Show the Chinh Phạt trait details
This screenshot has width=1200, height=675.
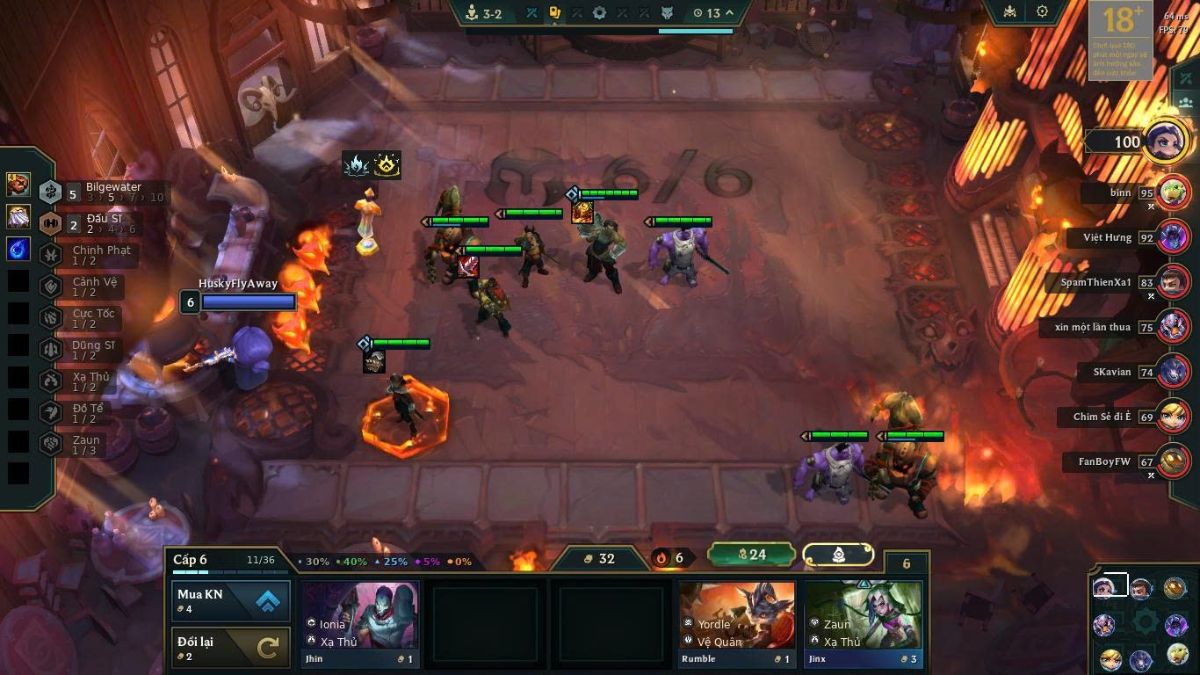tap(100, 255)
